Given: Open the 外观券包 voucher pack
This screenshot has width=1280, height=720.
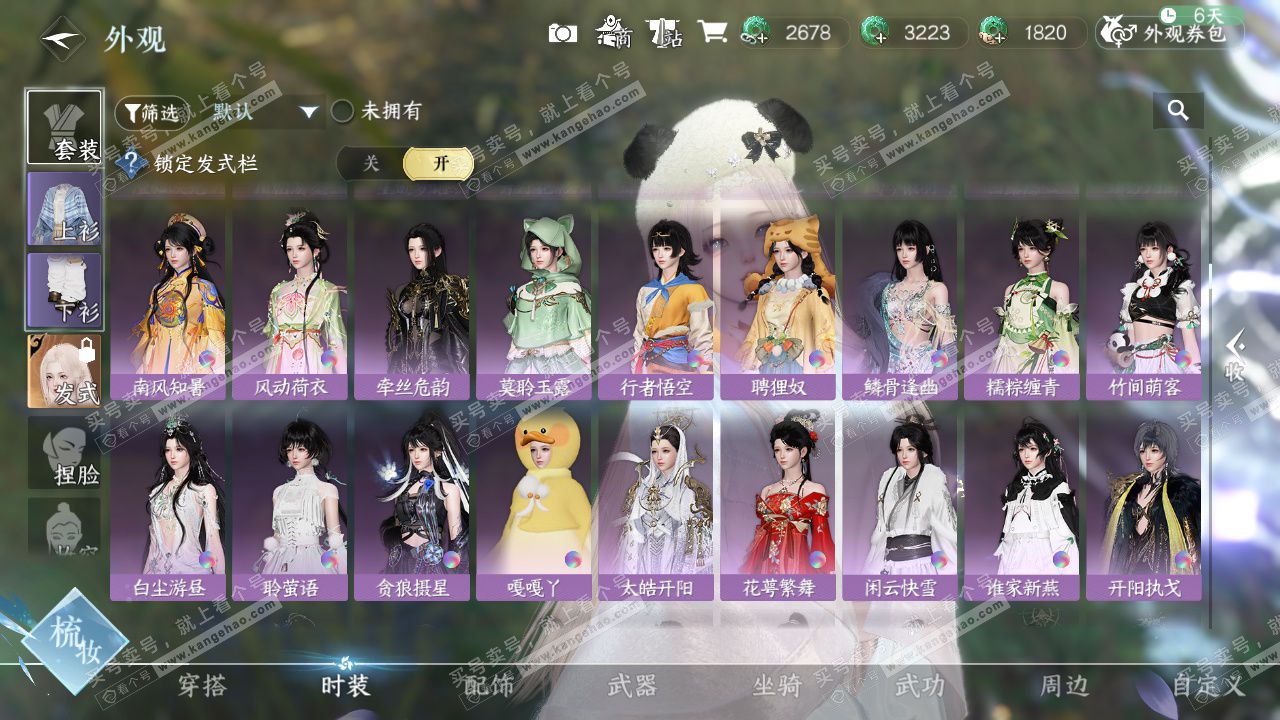Looking at the screenshot, I should click(1169, 33).
